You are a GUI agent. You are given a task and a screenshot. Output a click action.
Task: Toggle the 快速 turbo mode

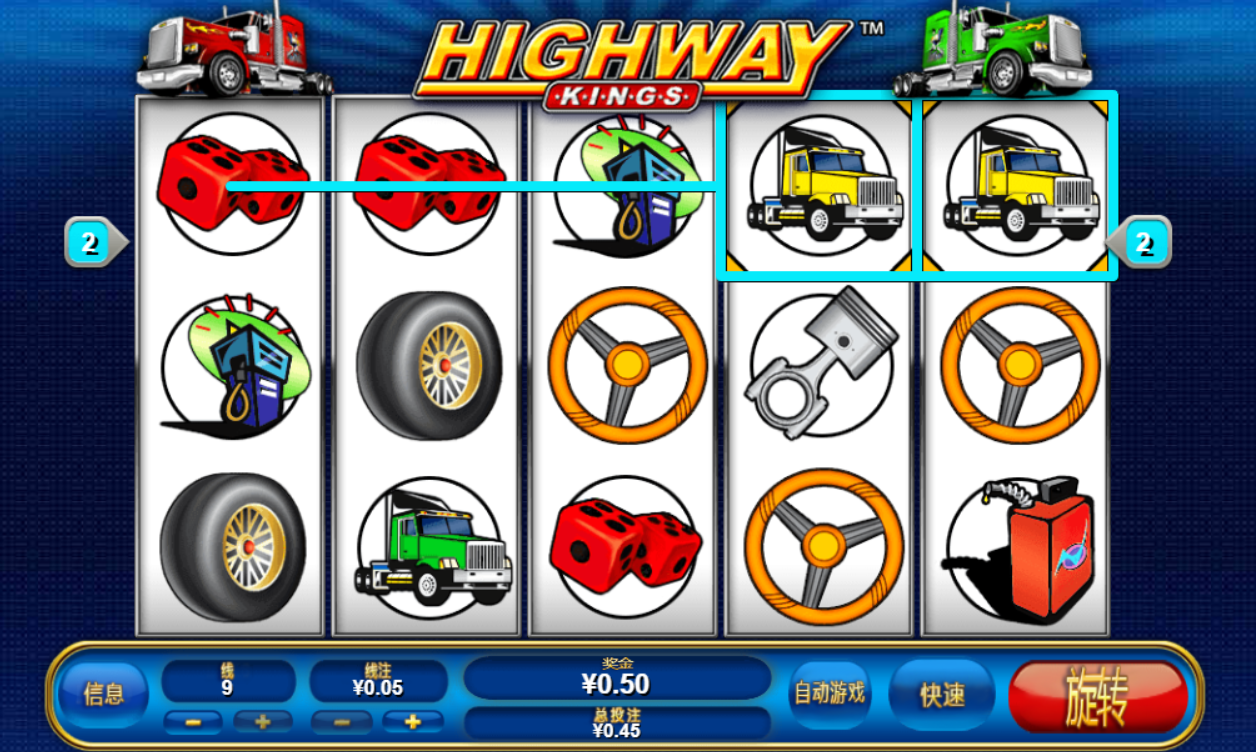(941, 695)
